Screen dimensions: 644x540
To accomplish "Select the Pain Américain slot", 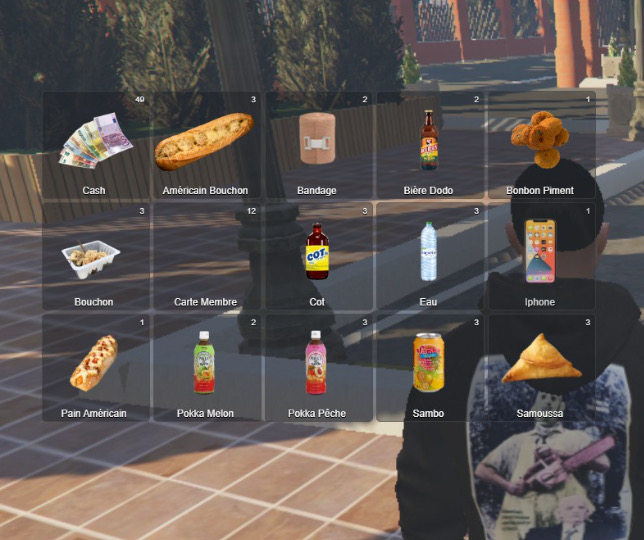I will (95, 368).
